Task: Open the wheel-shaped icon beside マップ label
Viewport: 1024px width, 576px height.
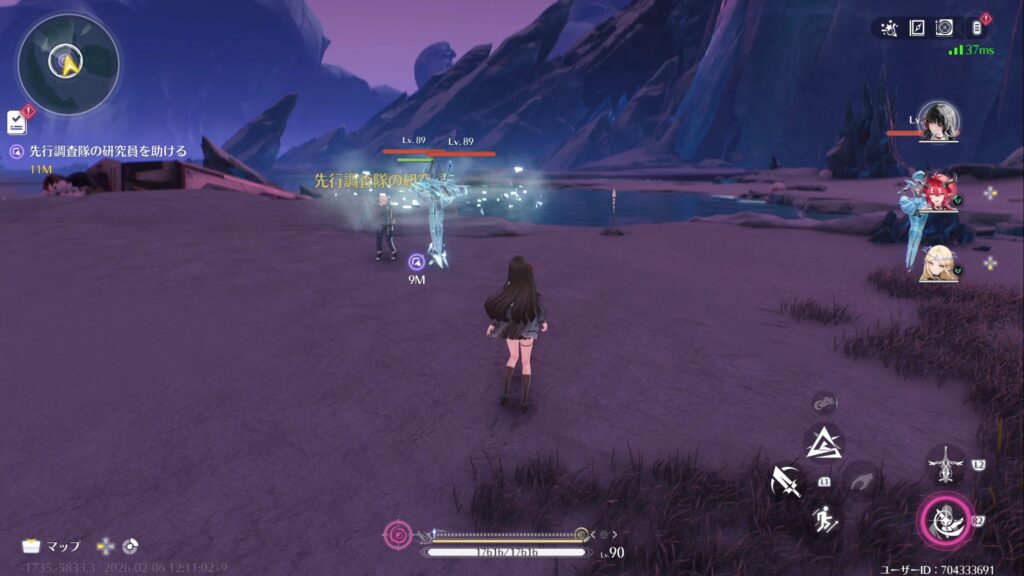Action: click(x=130, y=546)
